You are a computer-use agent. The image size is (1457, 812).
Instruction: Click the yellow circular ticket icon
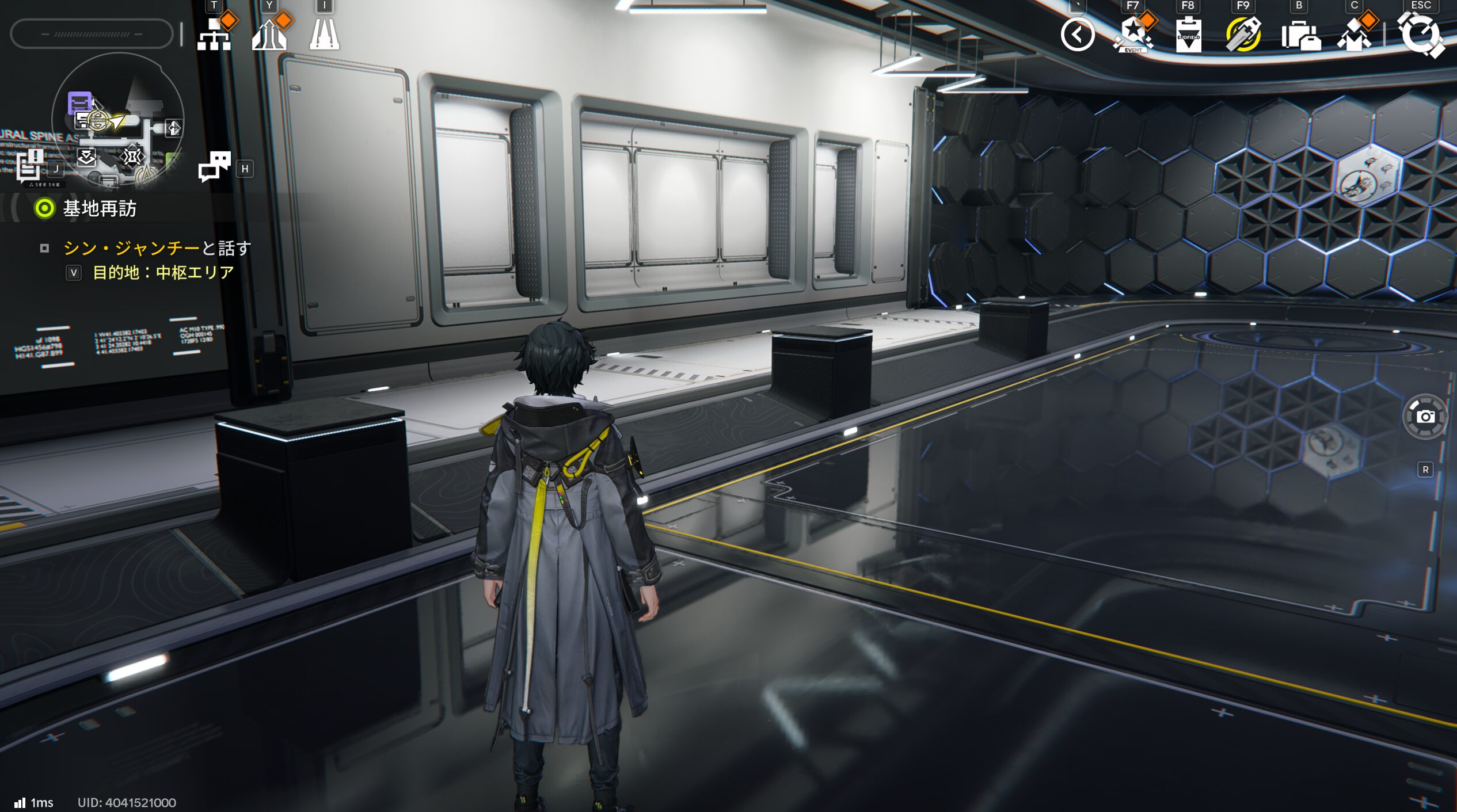coord(1243,35)
